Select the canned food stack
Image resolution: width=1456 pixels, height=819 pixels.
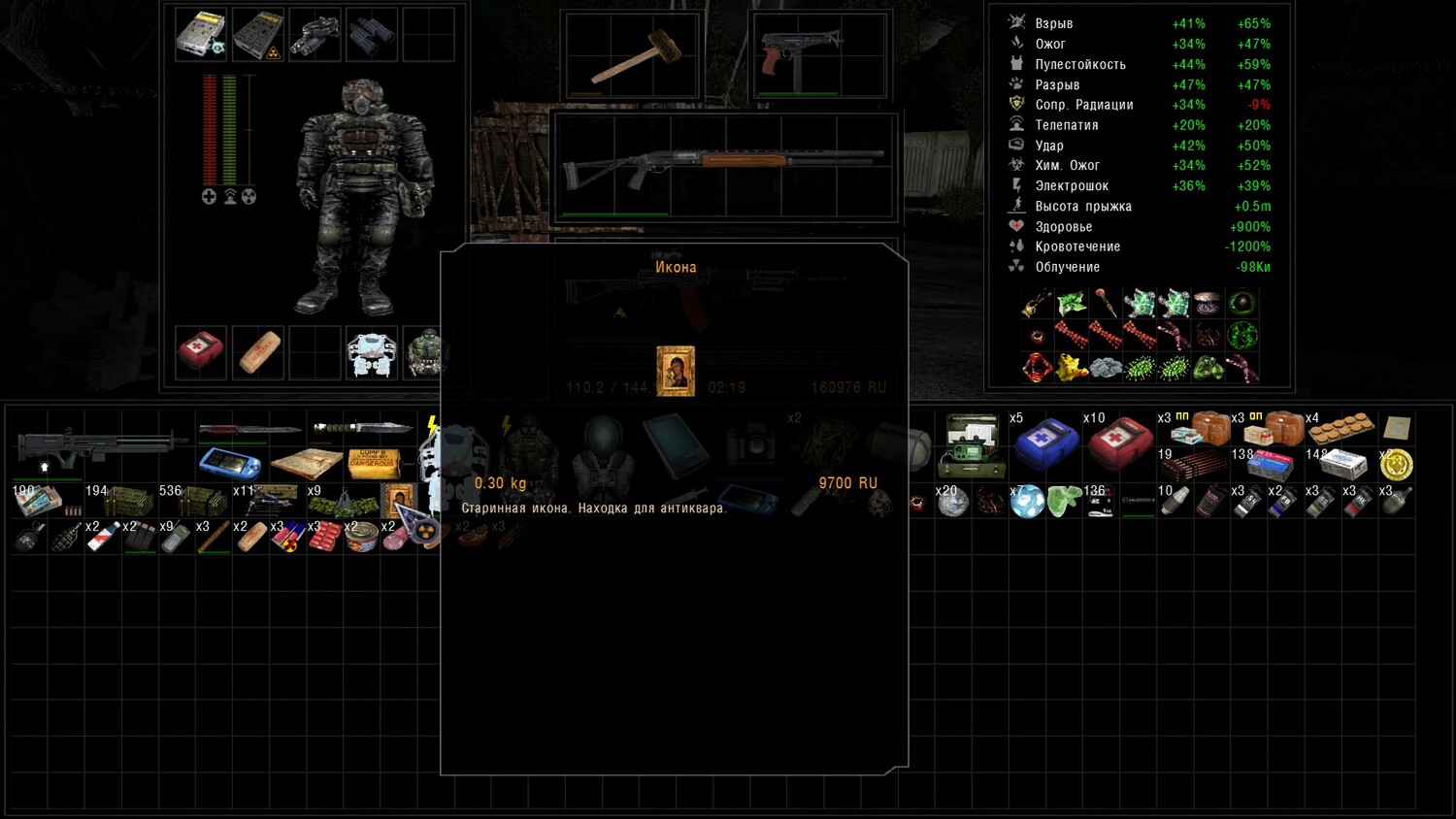361,537
